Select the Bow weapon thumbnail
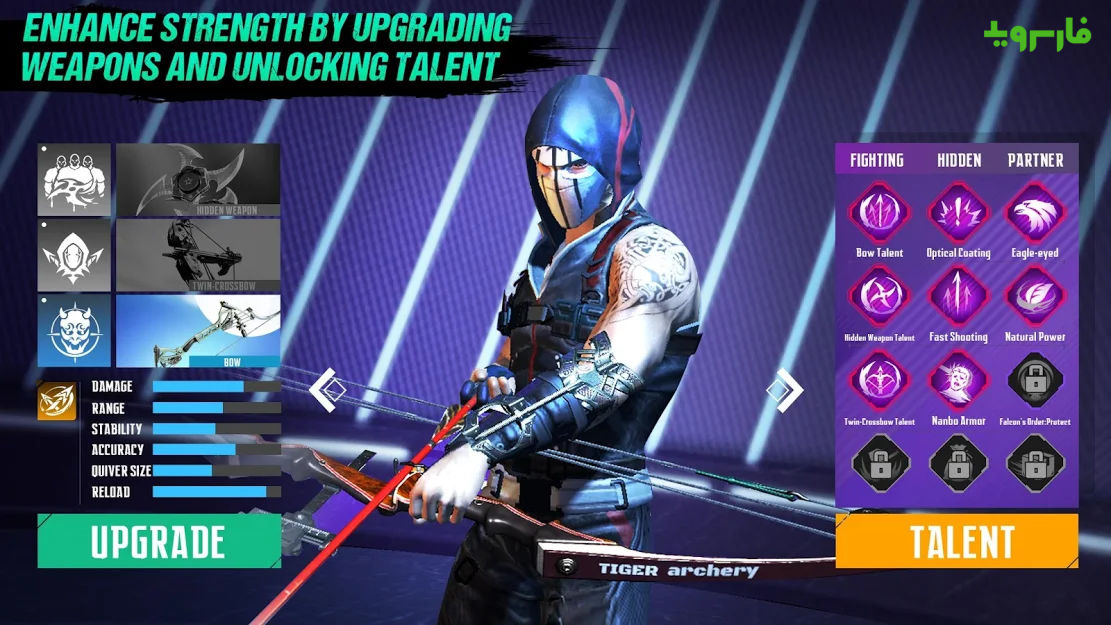This screenshot has height=625, width=1111. (x=198, y=330)
